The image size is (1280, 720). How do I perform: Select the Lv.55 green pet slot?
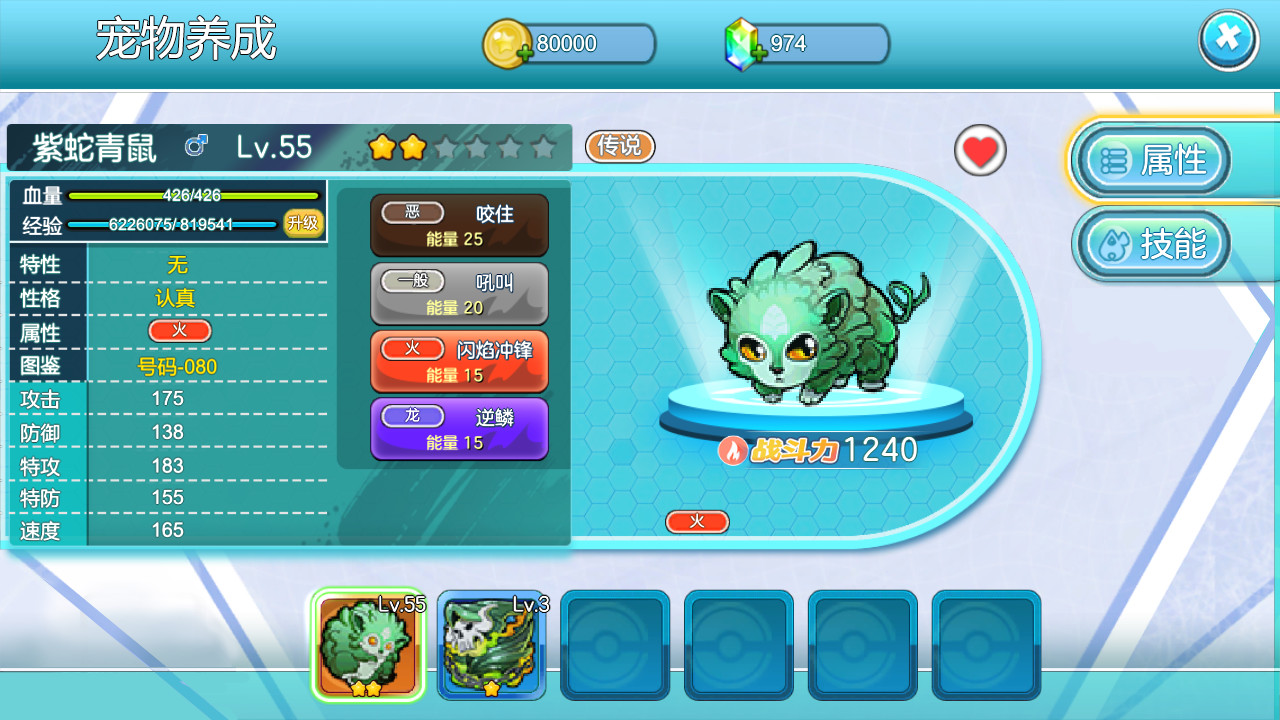pyautogui.click(x=367, y=645)
